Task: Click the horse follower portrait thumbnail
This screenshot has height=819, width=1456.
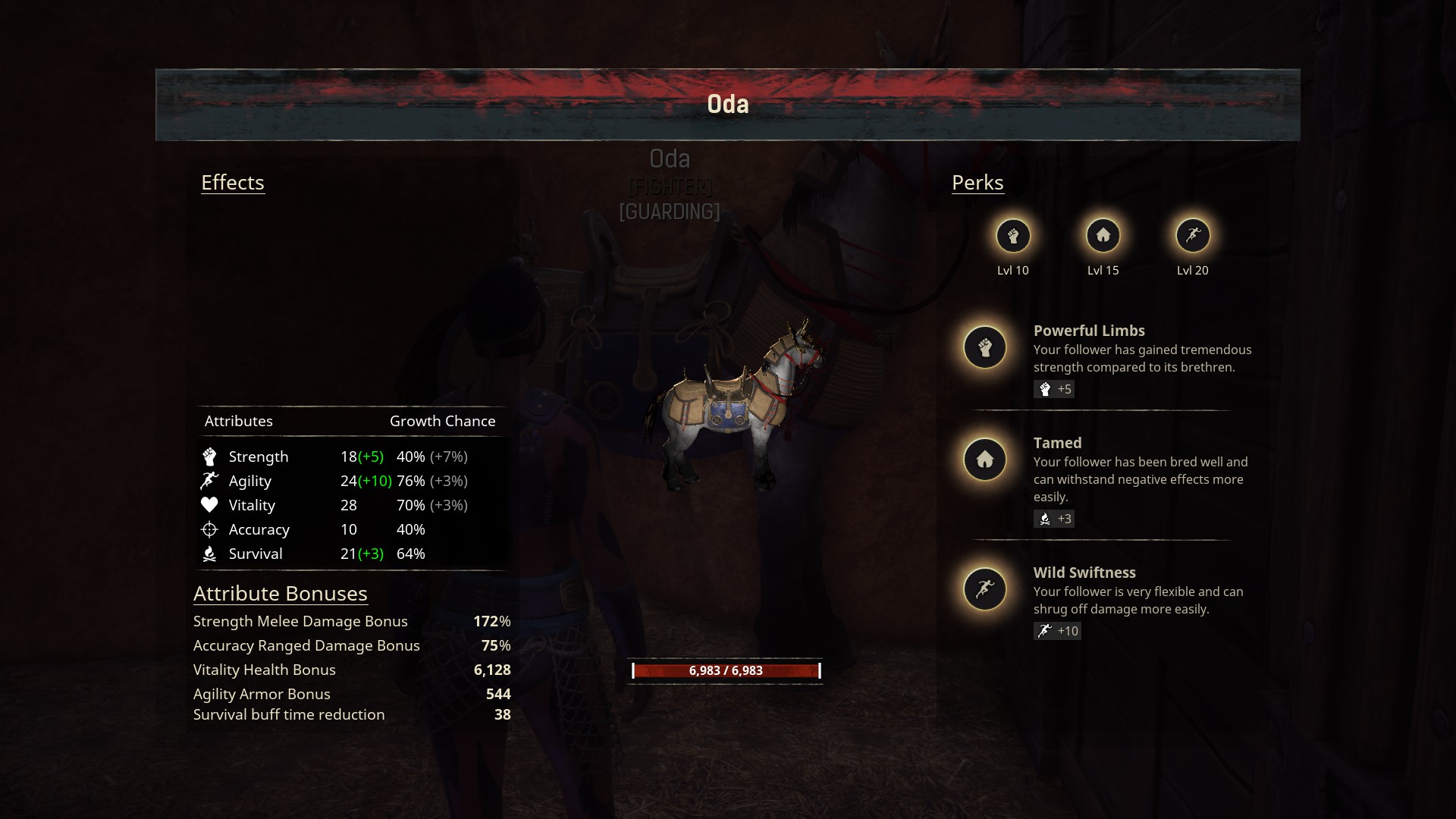Action: tap(733, 406)
